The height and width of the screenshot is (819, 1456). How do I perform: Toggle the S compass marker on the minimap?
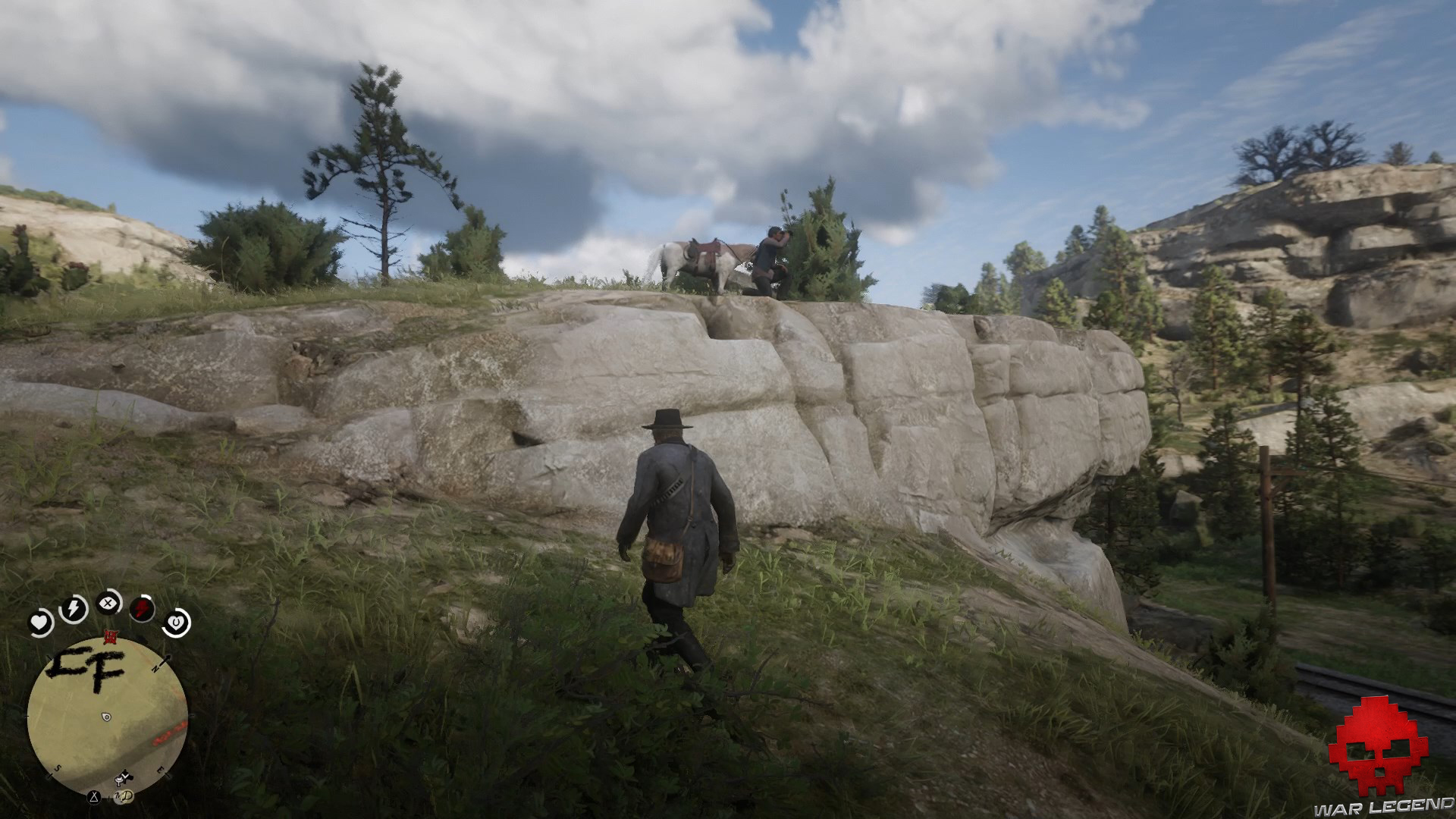[58, 768]
